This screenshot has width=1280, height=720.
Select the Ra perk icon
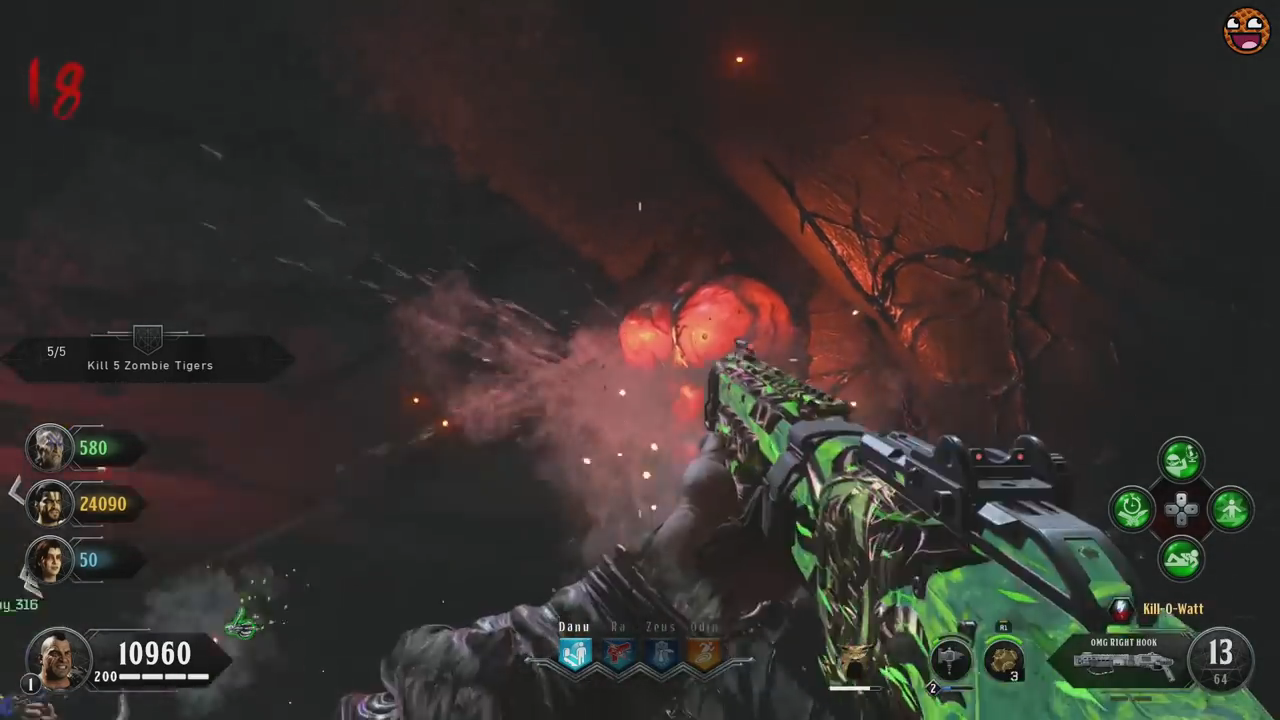[619, 654]
